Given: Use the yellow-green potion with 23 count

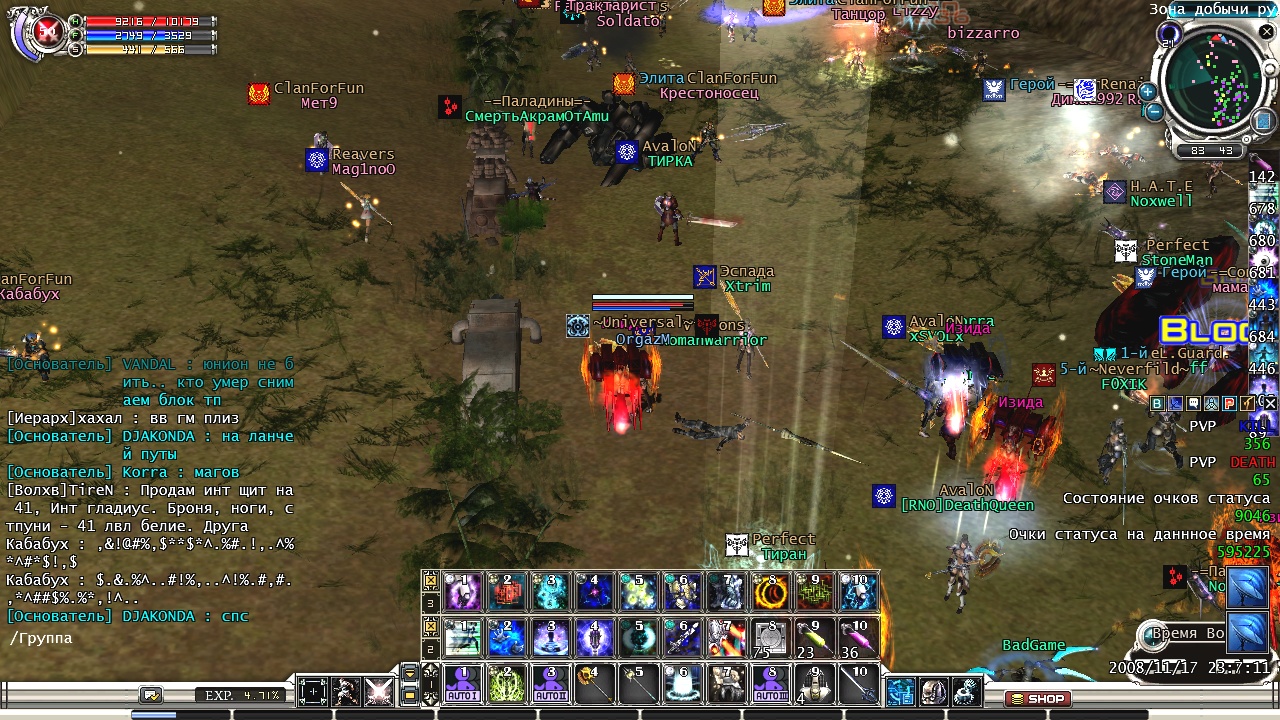Looking at the screenshot, I should click(815, 638).
